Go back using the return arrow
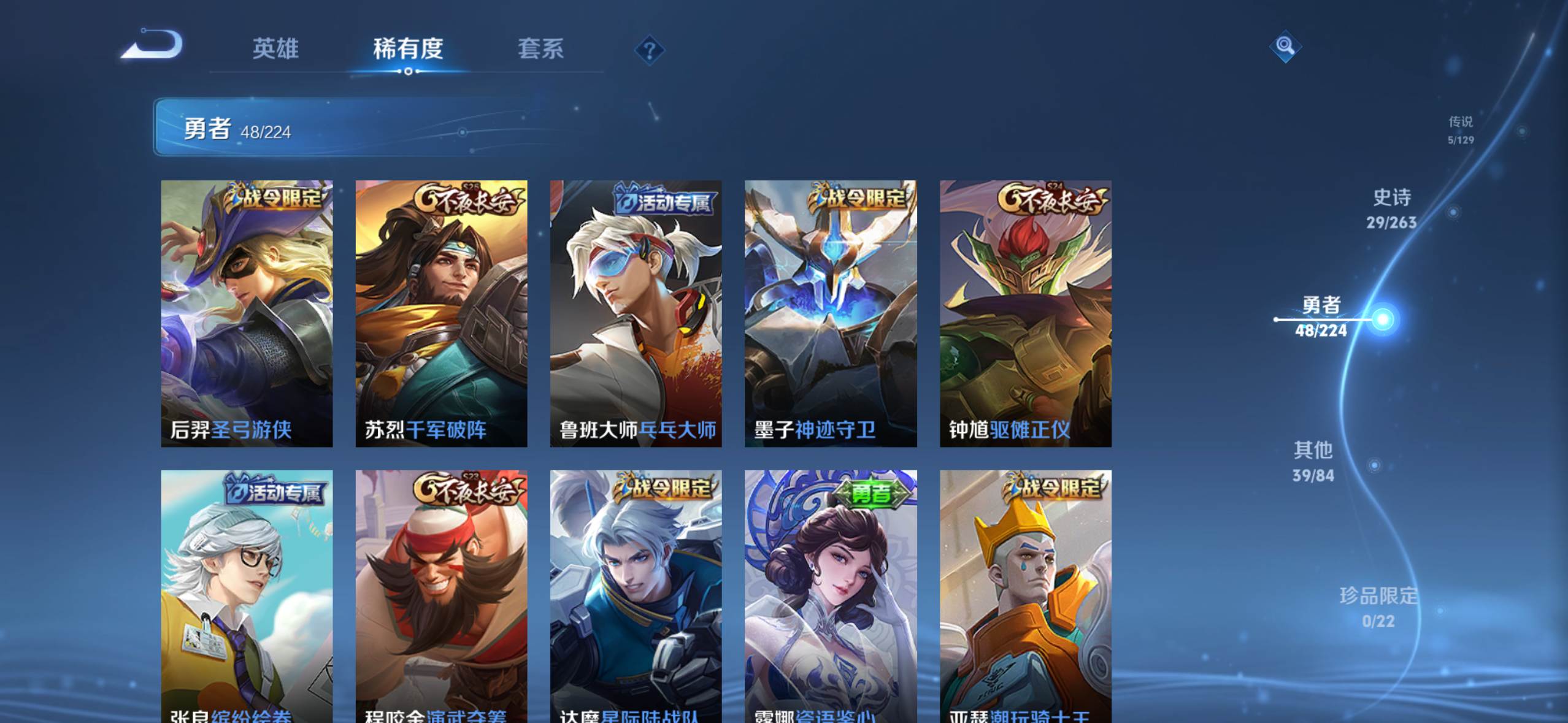This screenshot has height=723, width=1568. click(x=153, y=45)
